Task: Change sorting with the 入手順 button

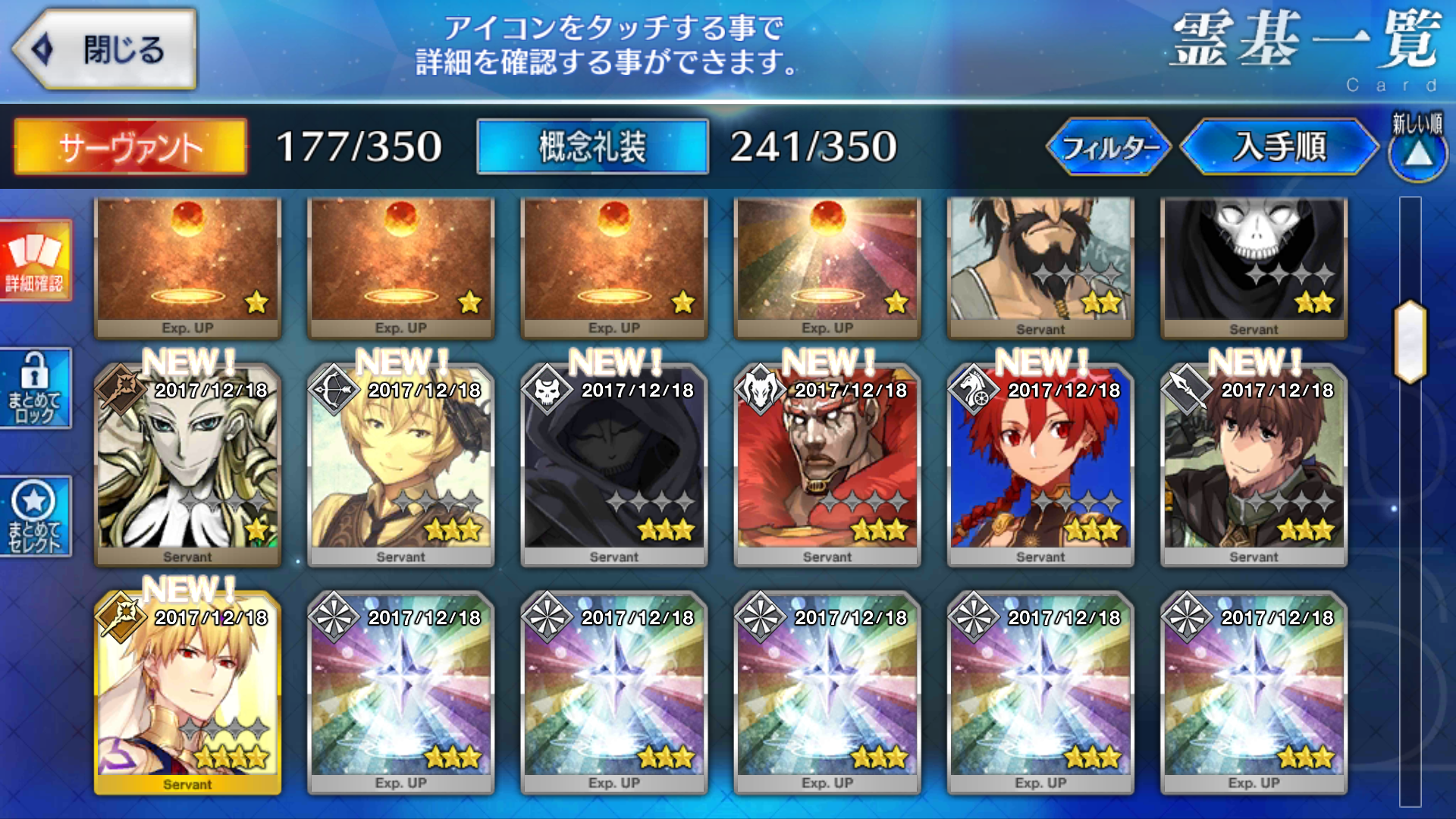Action: coord(1279,146)
